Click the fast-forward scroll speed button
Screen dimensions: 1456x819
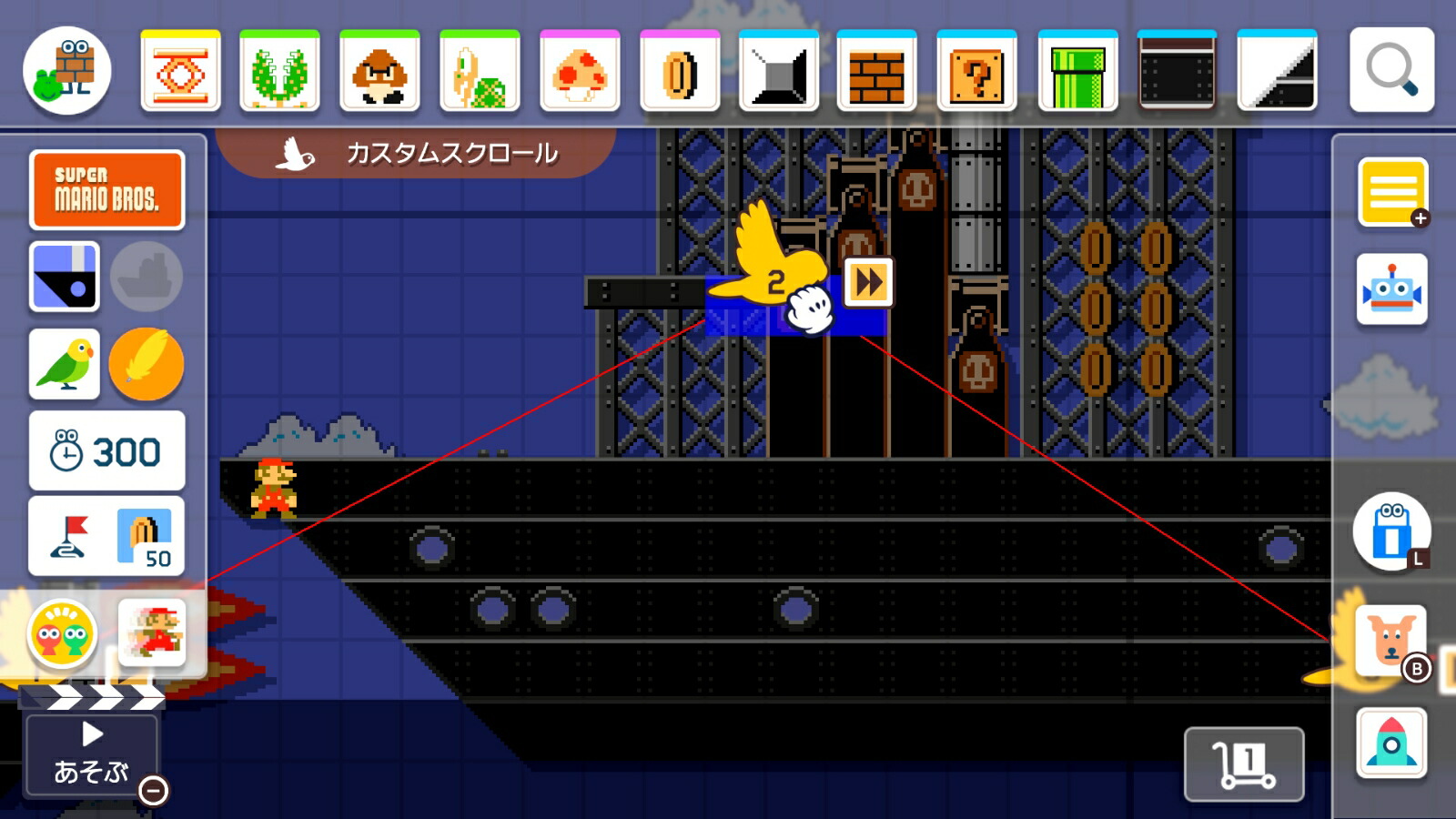tap(868, 282)
